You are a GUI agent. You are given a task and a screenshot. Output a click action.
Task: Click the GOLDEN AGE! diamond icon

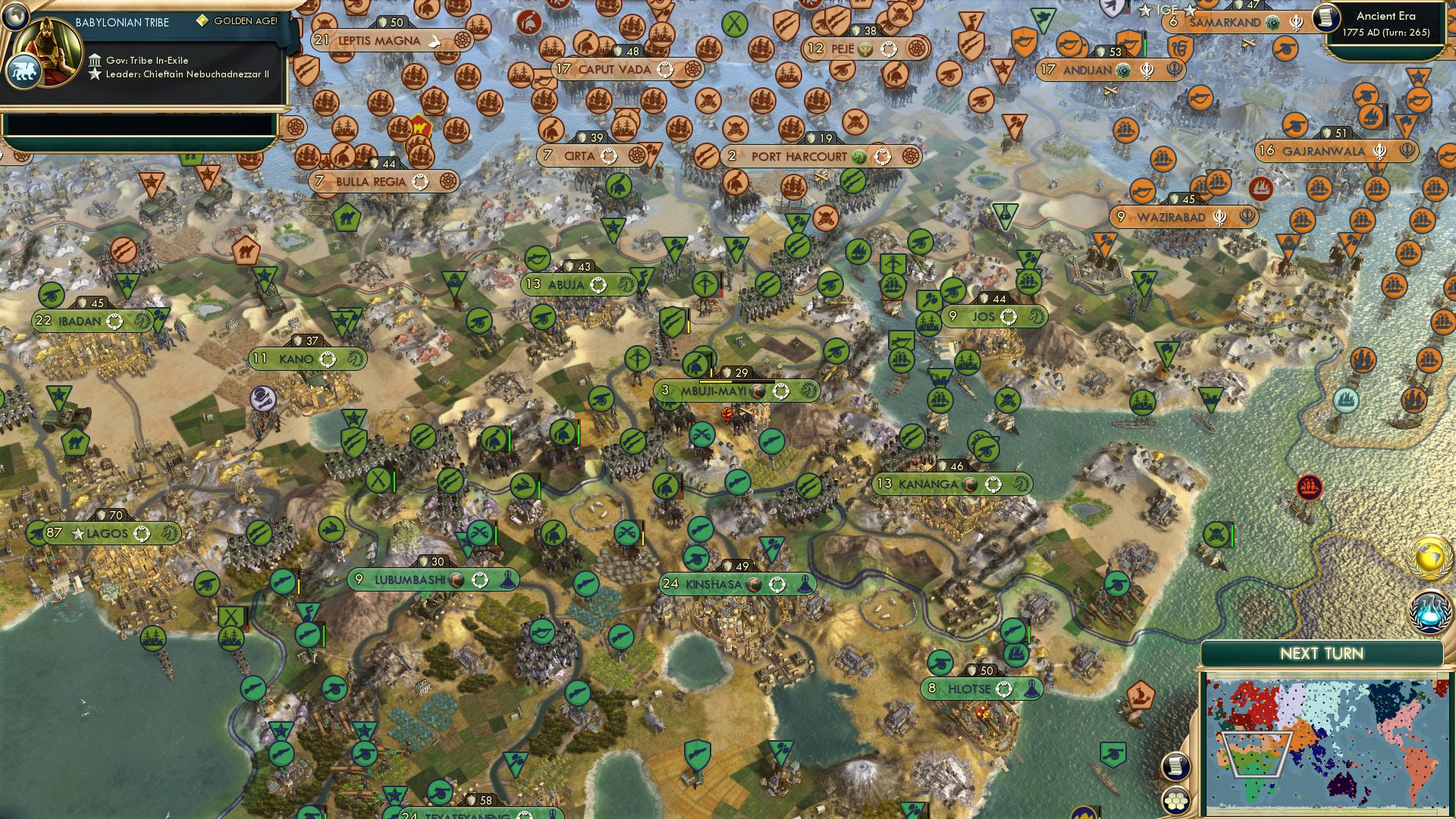(202, 18)
